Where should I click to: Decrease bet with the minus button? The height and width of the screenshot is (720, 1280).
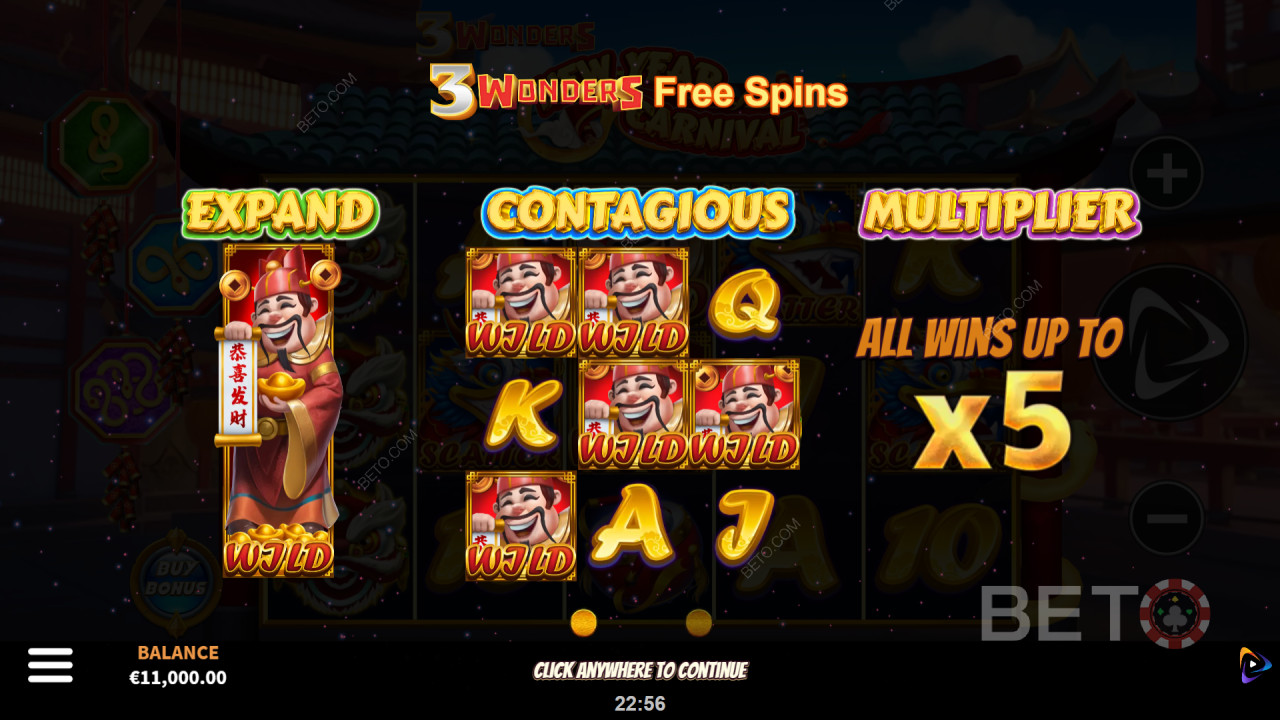click(x=1167, y=518)
